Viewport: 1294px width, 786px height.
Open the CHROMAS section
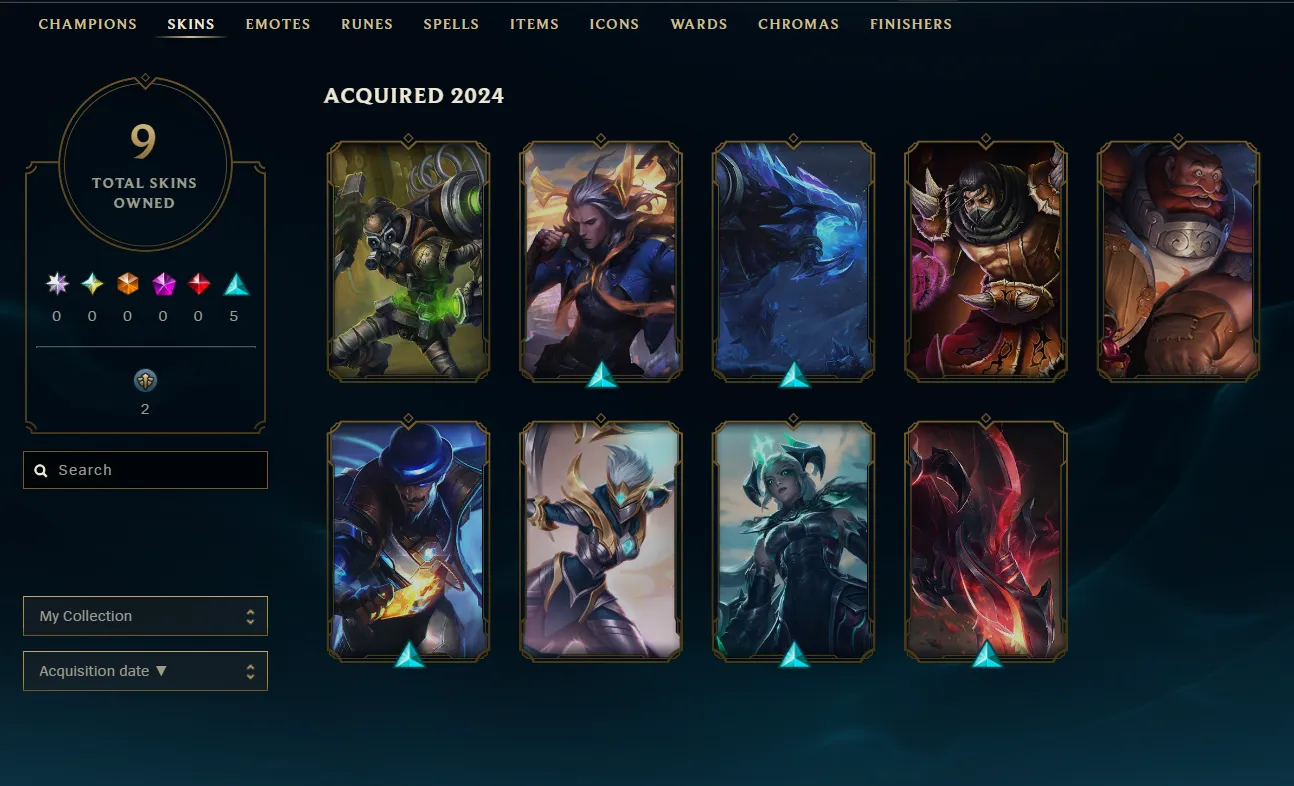(798, 24)
